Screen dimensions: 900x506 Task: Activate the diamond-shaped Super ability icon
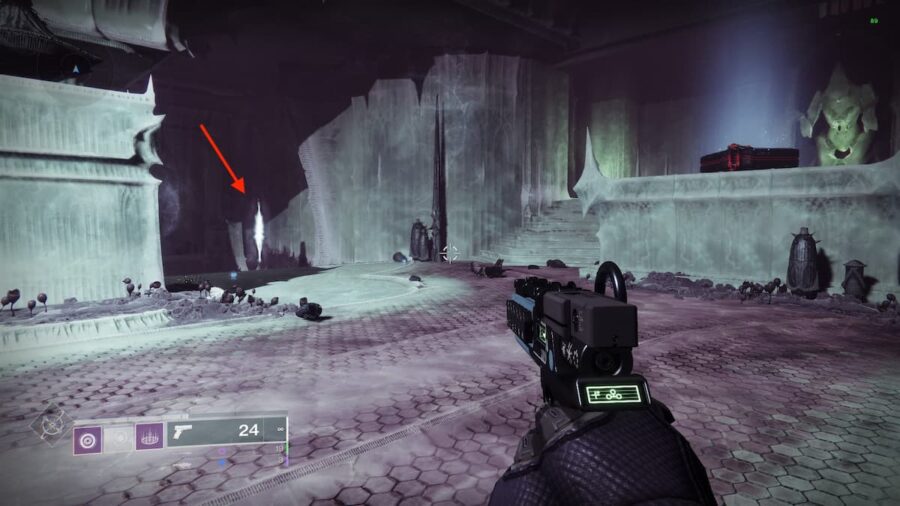[x=49, y=424]
